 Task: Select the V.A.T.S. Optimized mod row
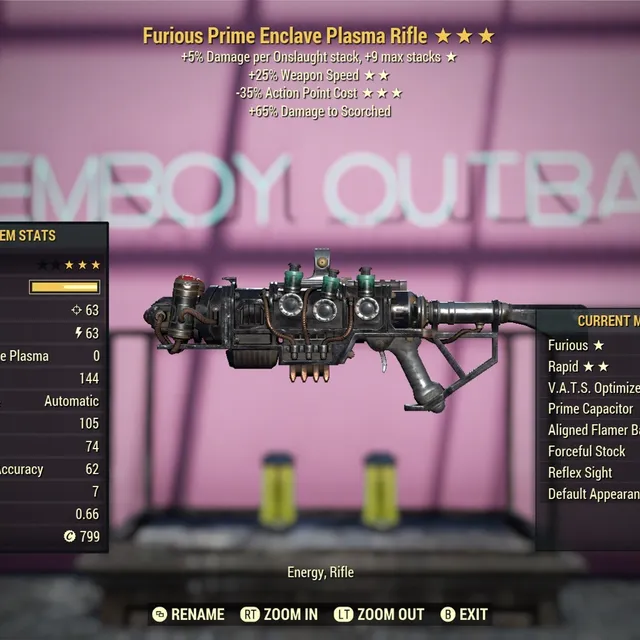coord(593,388)
